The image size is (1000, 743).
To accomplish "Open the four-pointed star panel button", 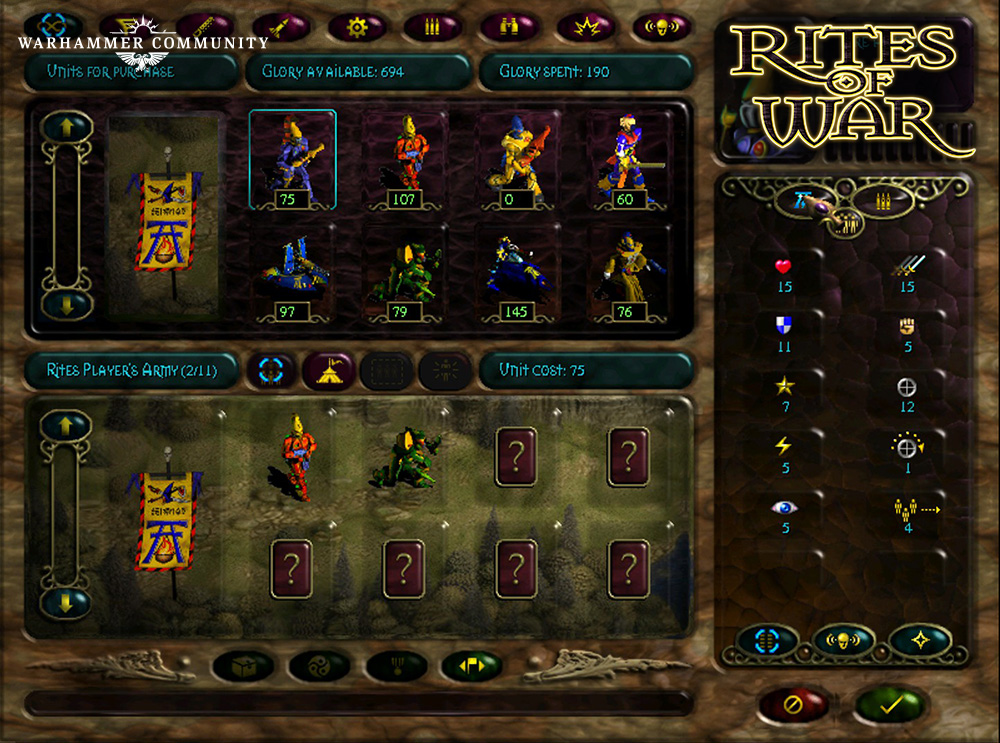I will click(x=918, y=640).
